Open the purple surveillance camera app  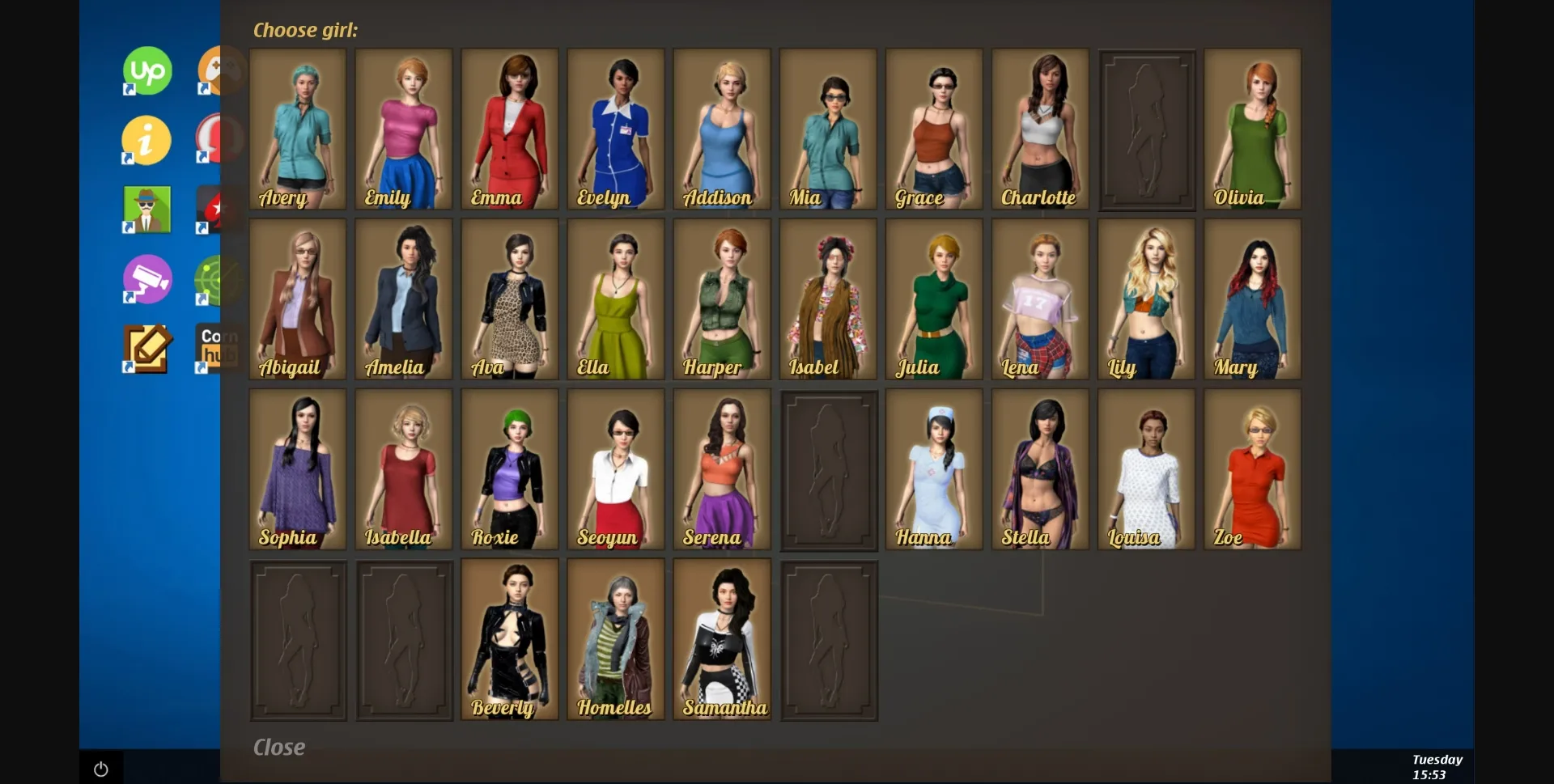click(x=146, y=279)
